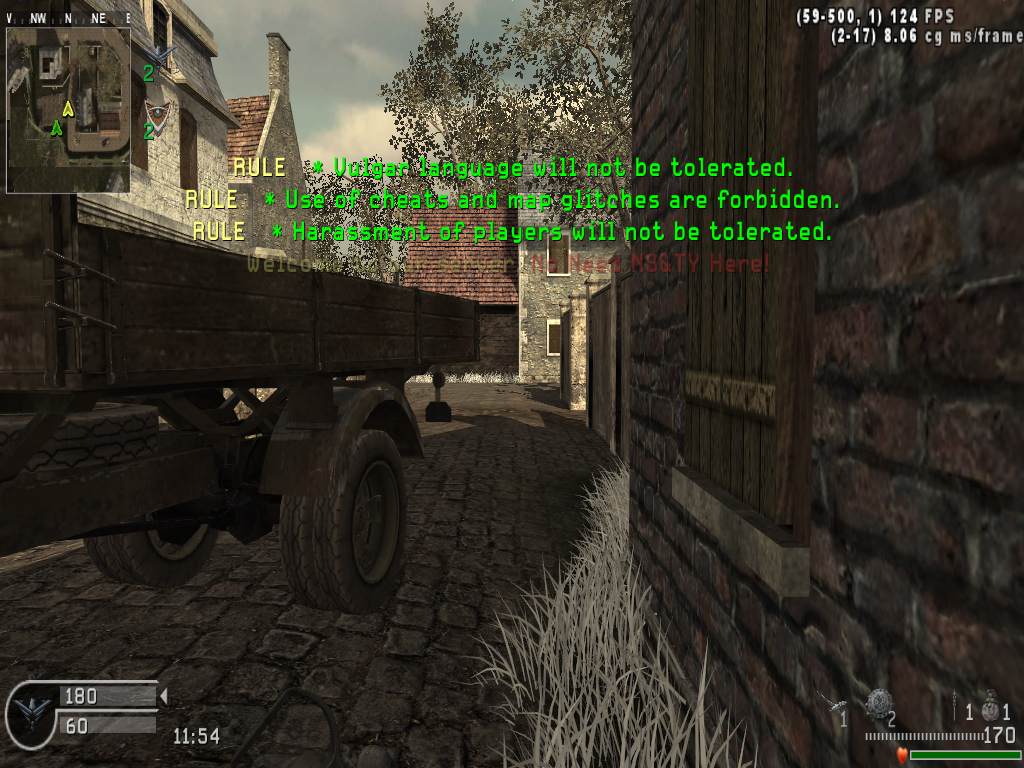This screenshot has height=768, width=1024.
Task: Click the minimap in the corner
Action: pyautogui.click(x=68, y=109)
